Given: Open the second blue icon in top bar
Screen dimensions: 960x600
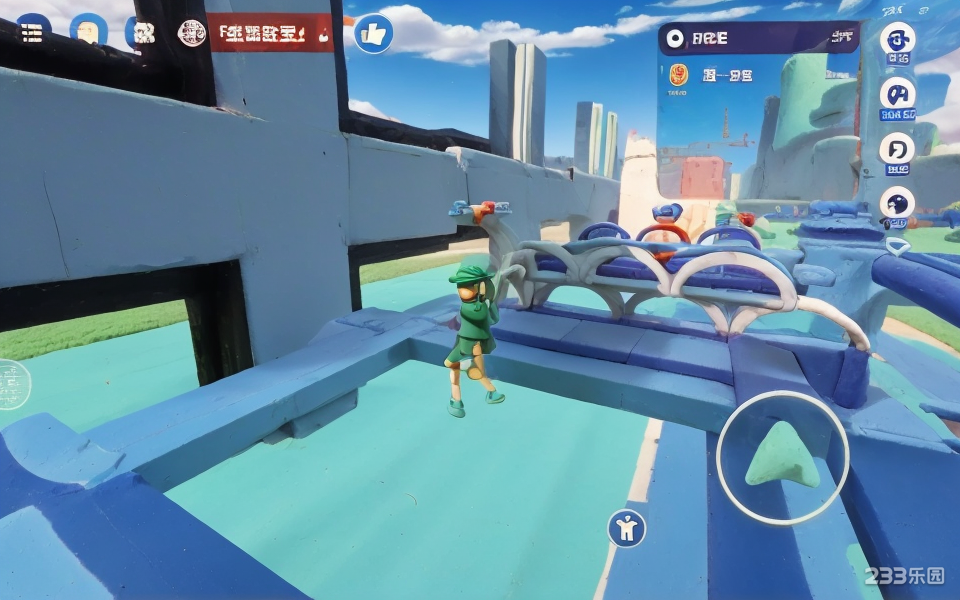Looking at the screenshot, I should point(88,31).
